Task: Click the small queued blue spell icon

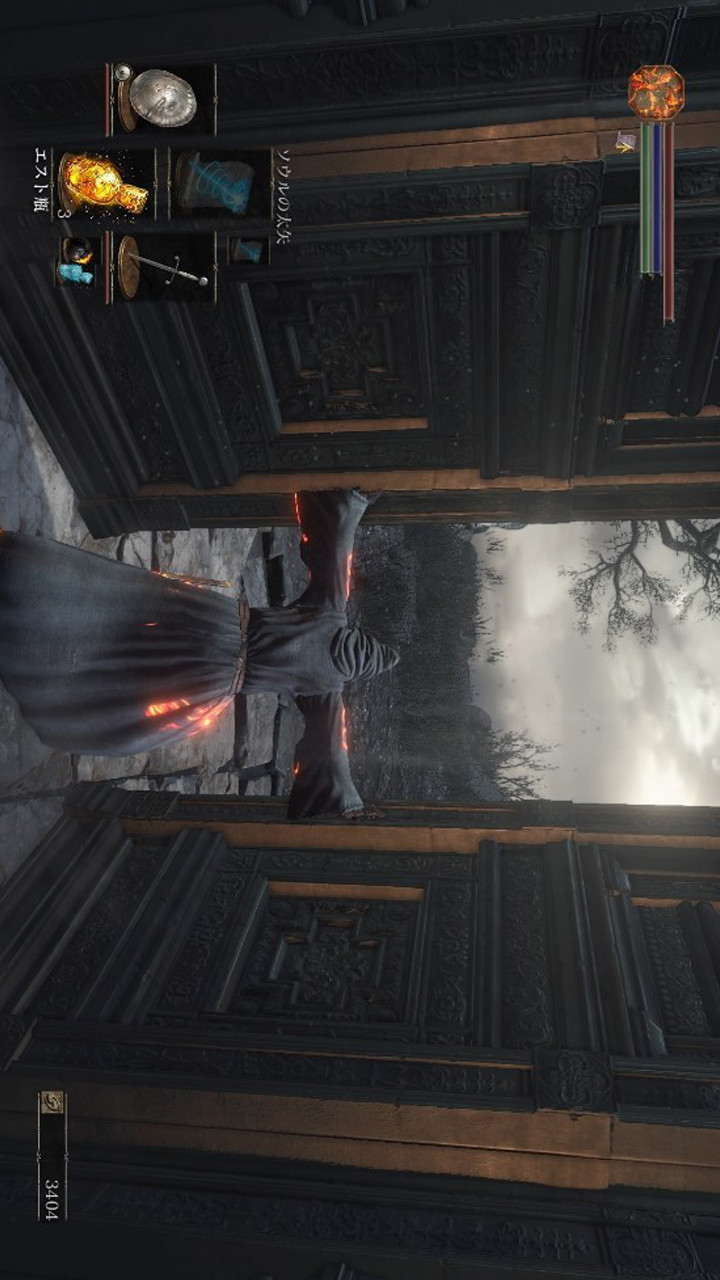Action: coord(246,250)
